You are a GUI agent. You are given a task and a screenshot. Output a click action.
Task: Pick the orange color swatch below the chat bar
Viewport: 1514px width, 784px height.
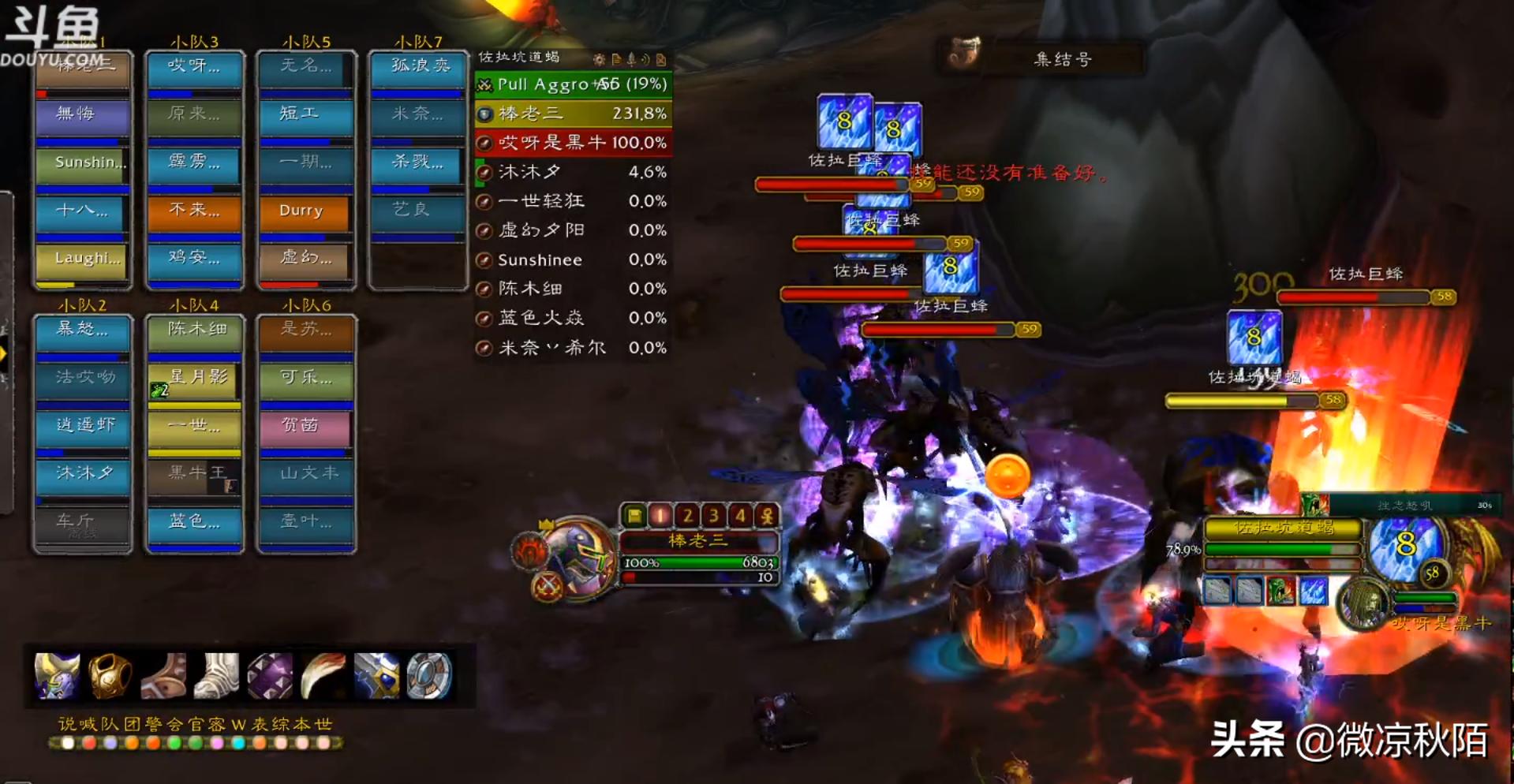132,744
